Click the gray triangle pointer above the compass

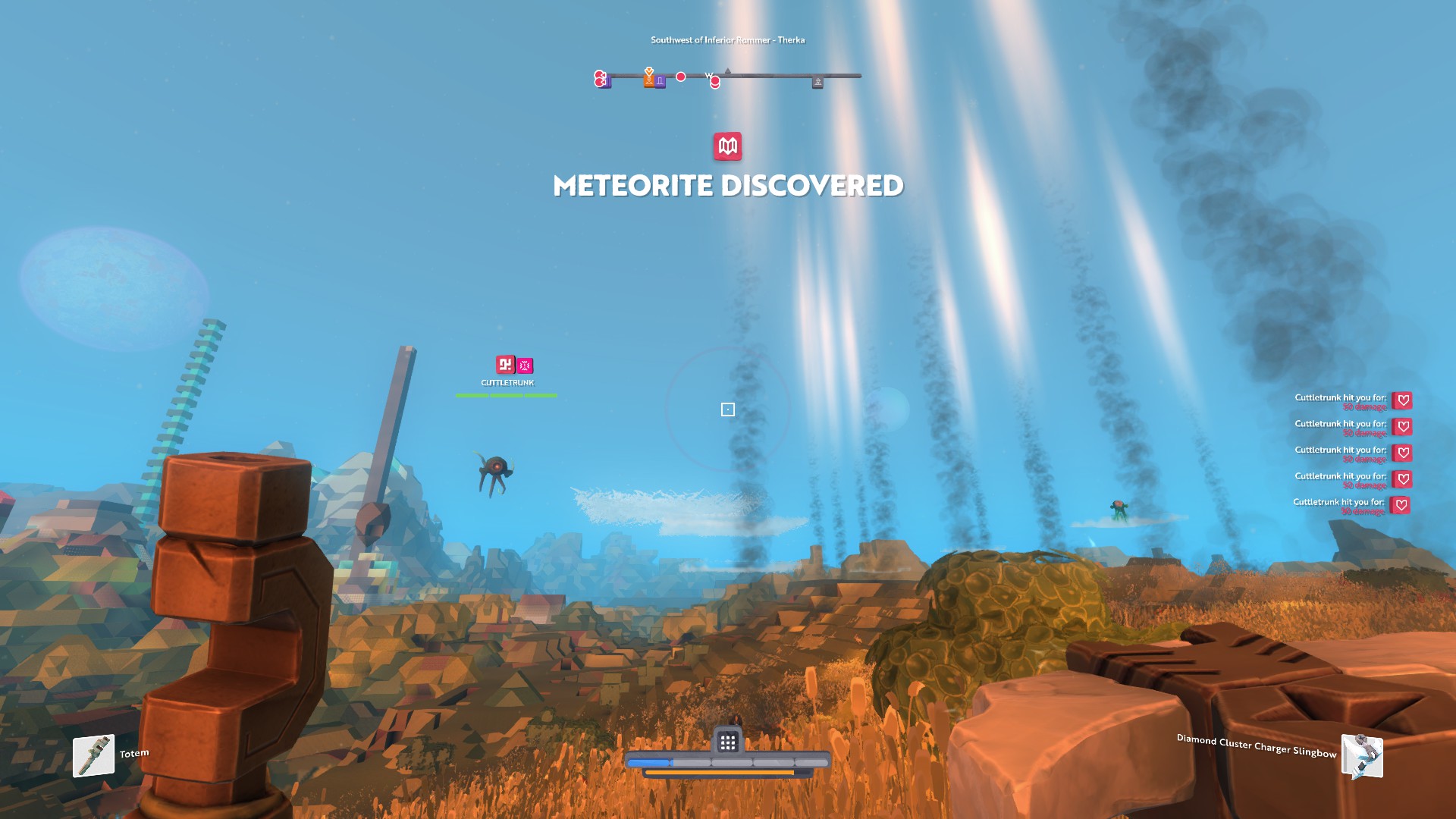pos(728,70)
